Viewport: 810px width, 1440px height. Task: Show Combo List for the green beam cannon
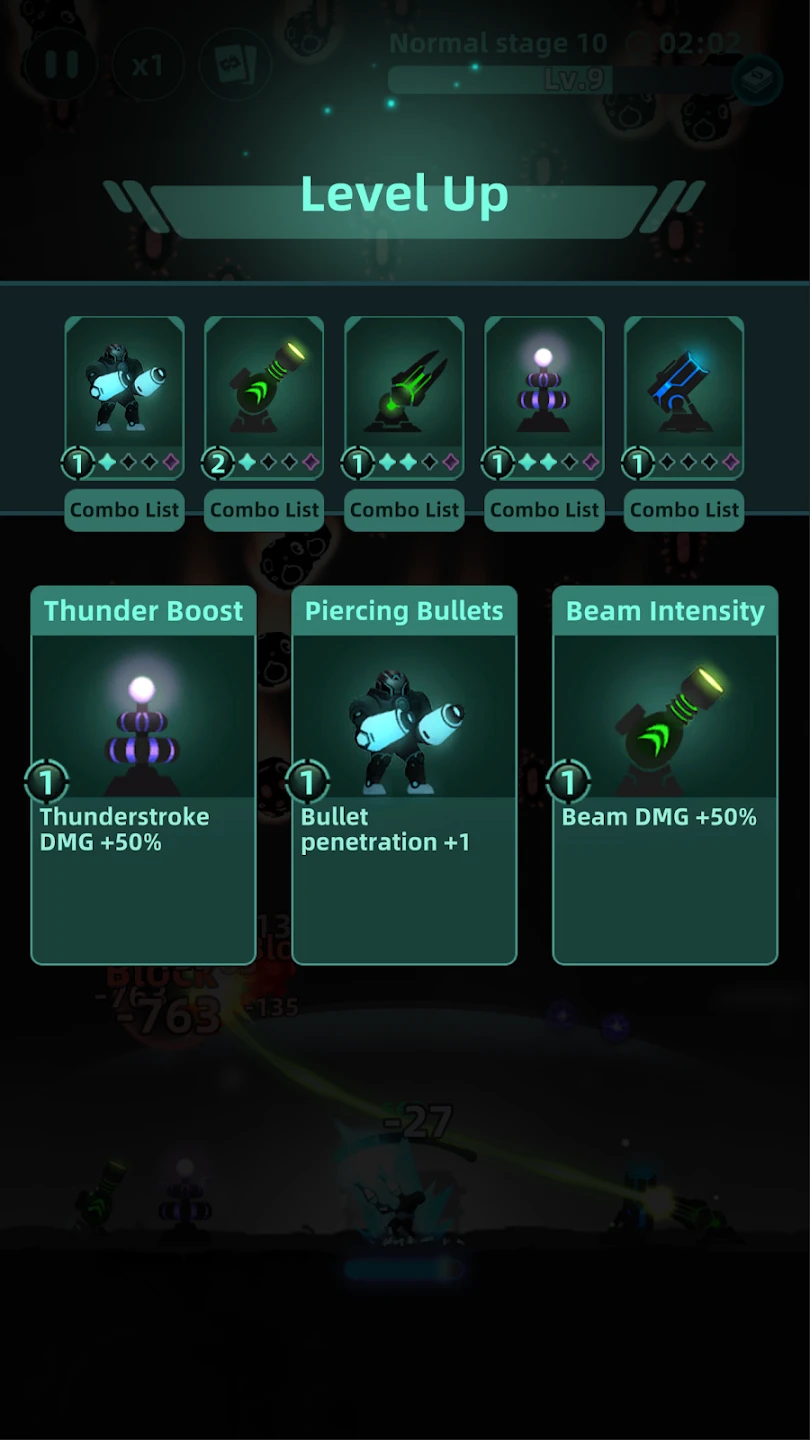264,510
